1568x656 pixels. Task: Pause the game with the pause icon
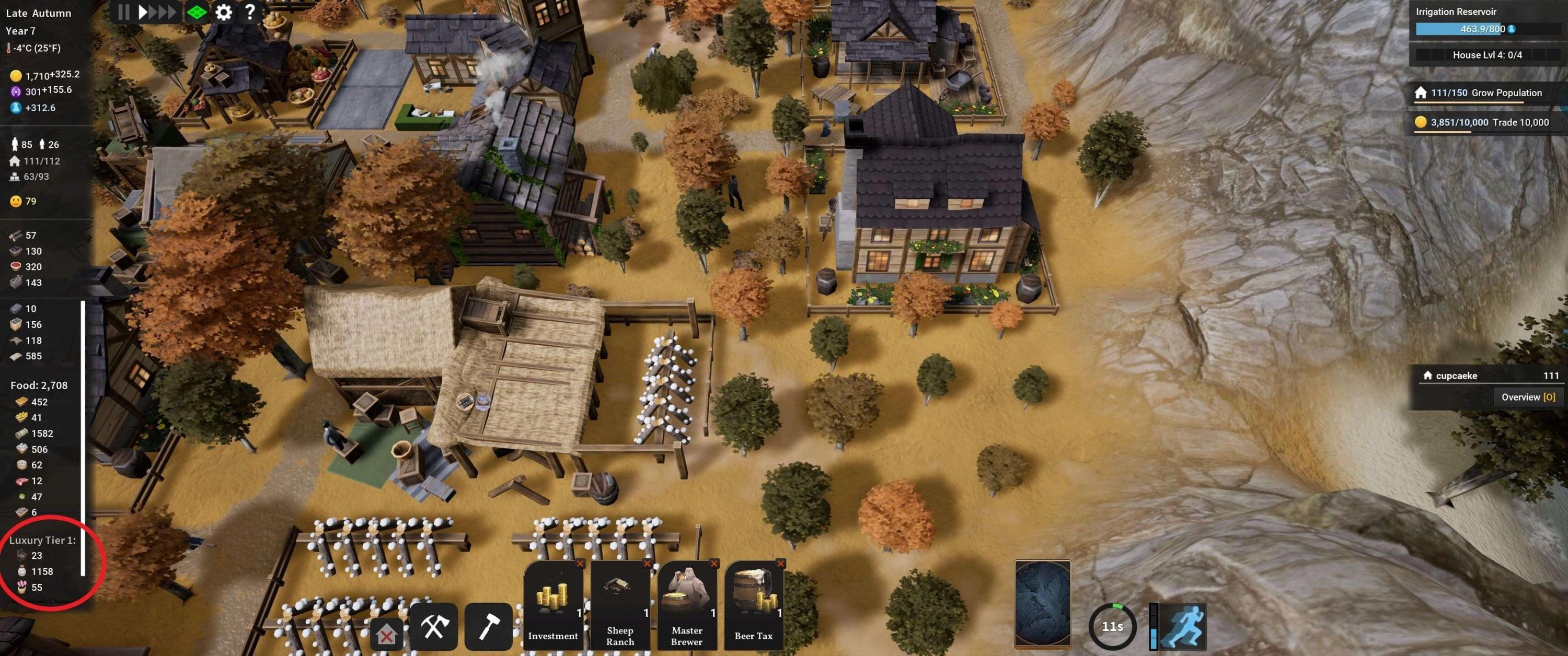pos(123,12)
